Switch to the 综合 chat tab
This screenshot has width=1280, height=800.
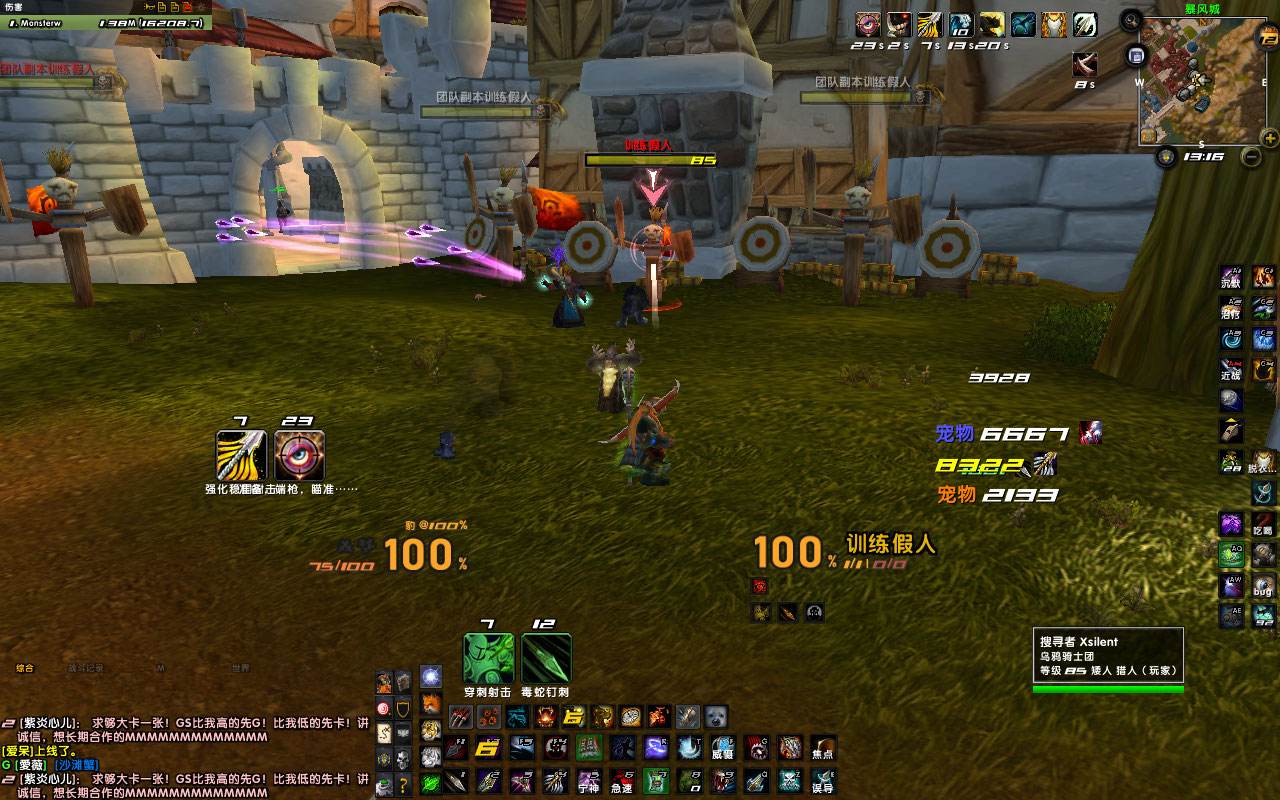point(25,668)
